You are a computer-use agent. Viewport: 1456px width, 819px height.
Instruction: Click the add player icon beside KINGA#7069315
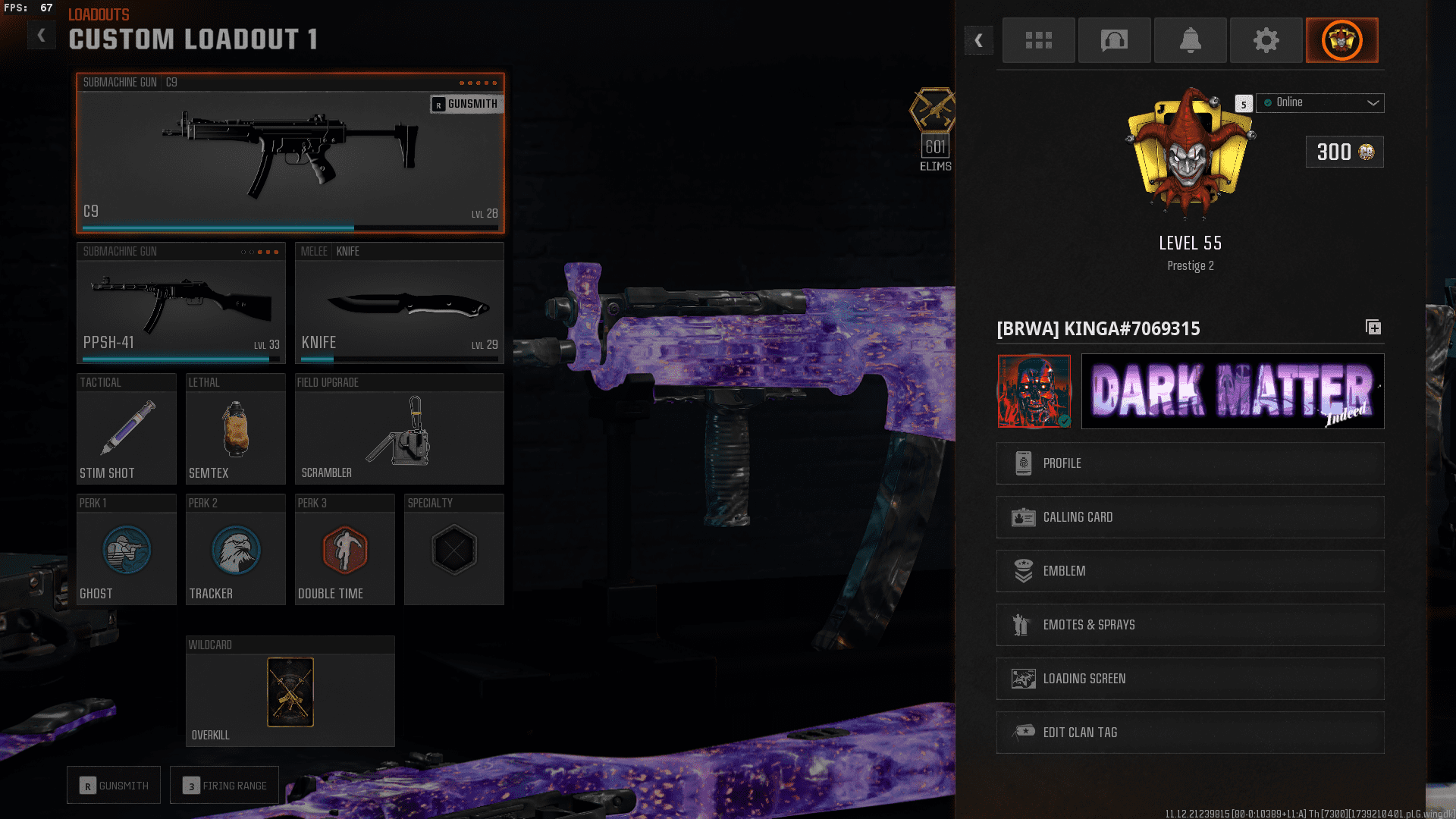click(1373, 328)
